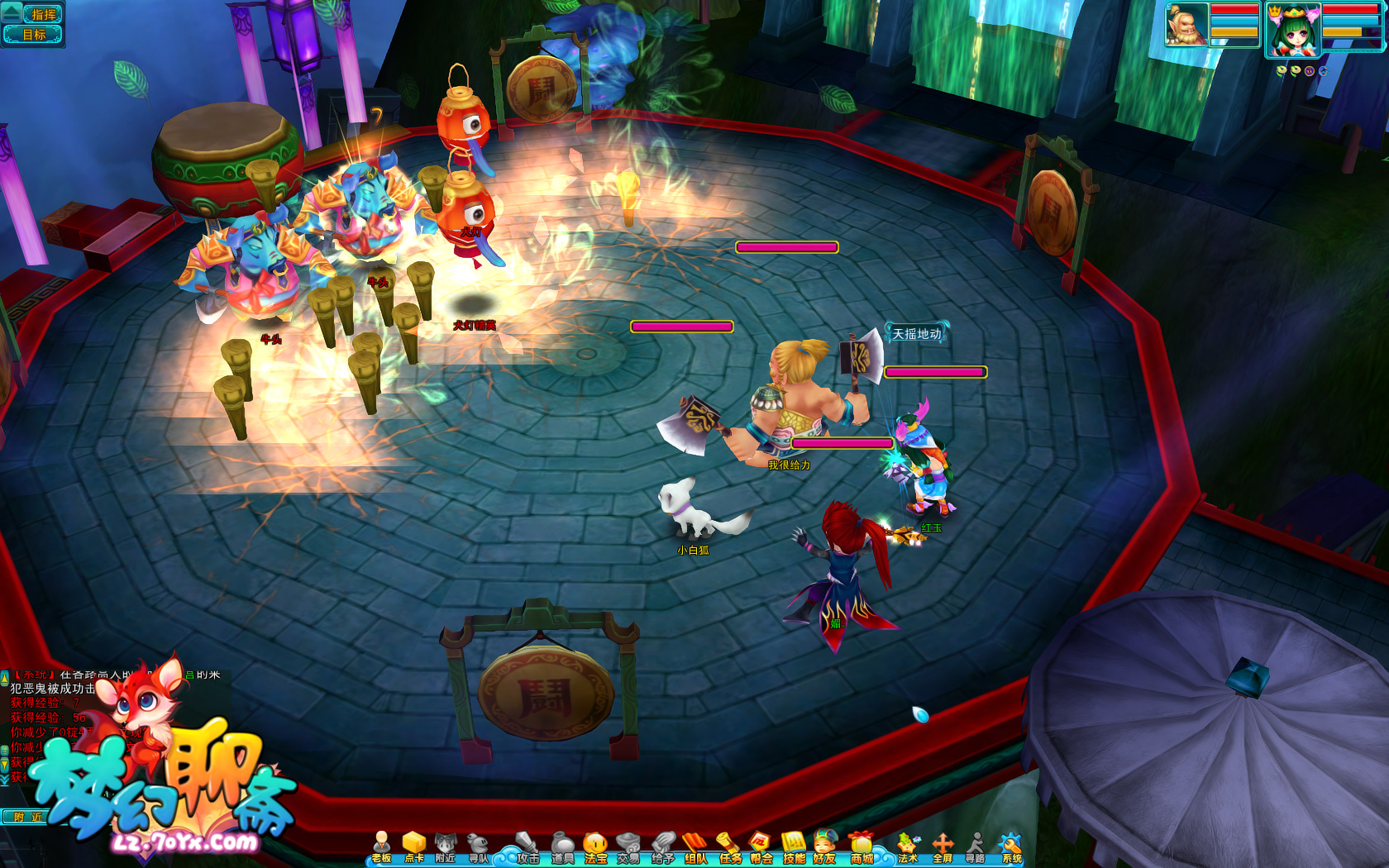Open the 好友 friends list
The width and height of the screenshot is (1389, 868).
coord(824,848)
